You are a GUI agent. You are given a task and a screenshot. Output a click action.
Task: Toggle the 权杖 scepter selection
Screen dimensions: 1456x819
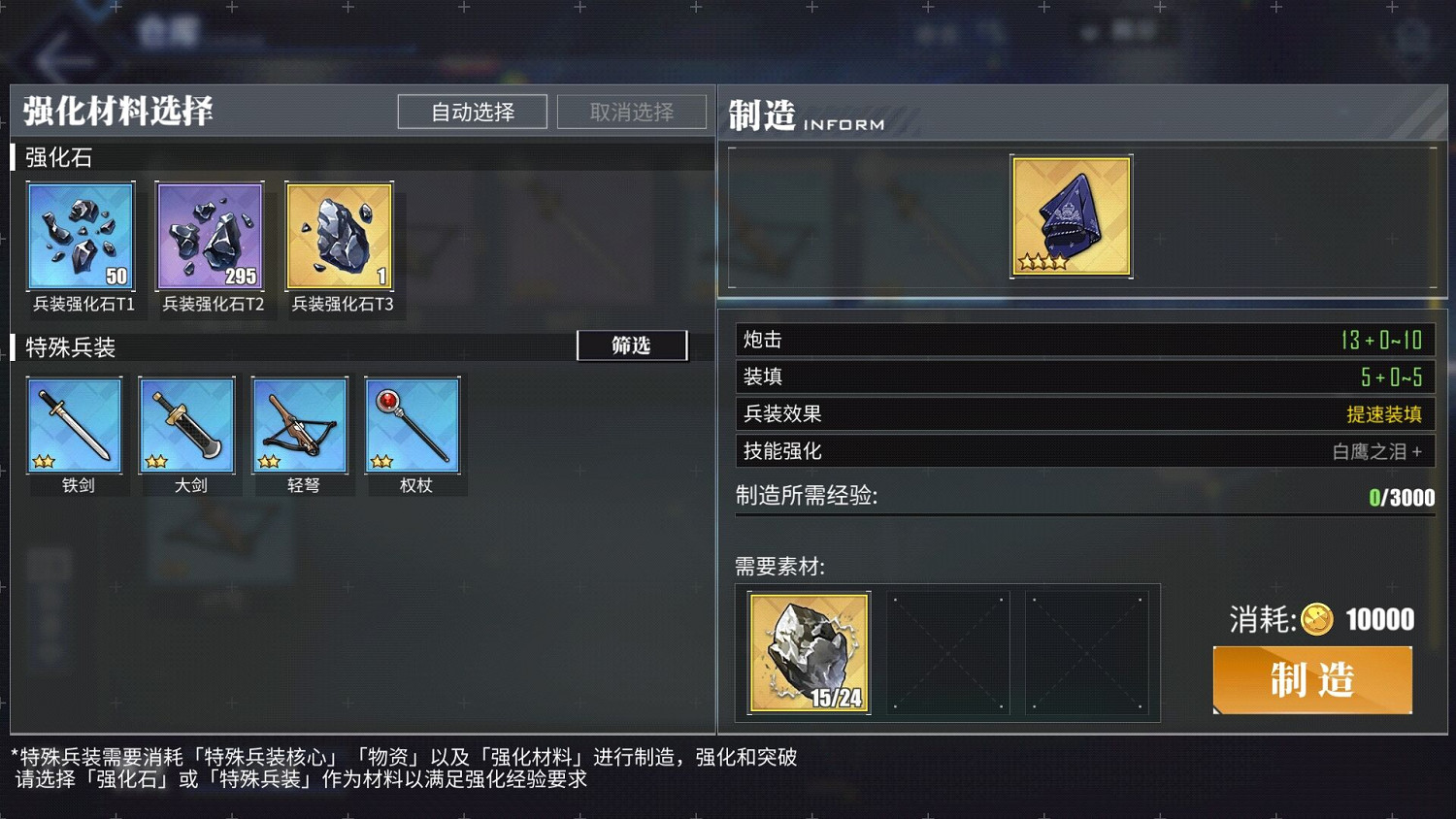tap(413, 425)
